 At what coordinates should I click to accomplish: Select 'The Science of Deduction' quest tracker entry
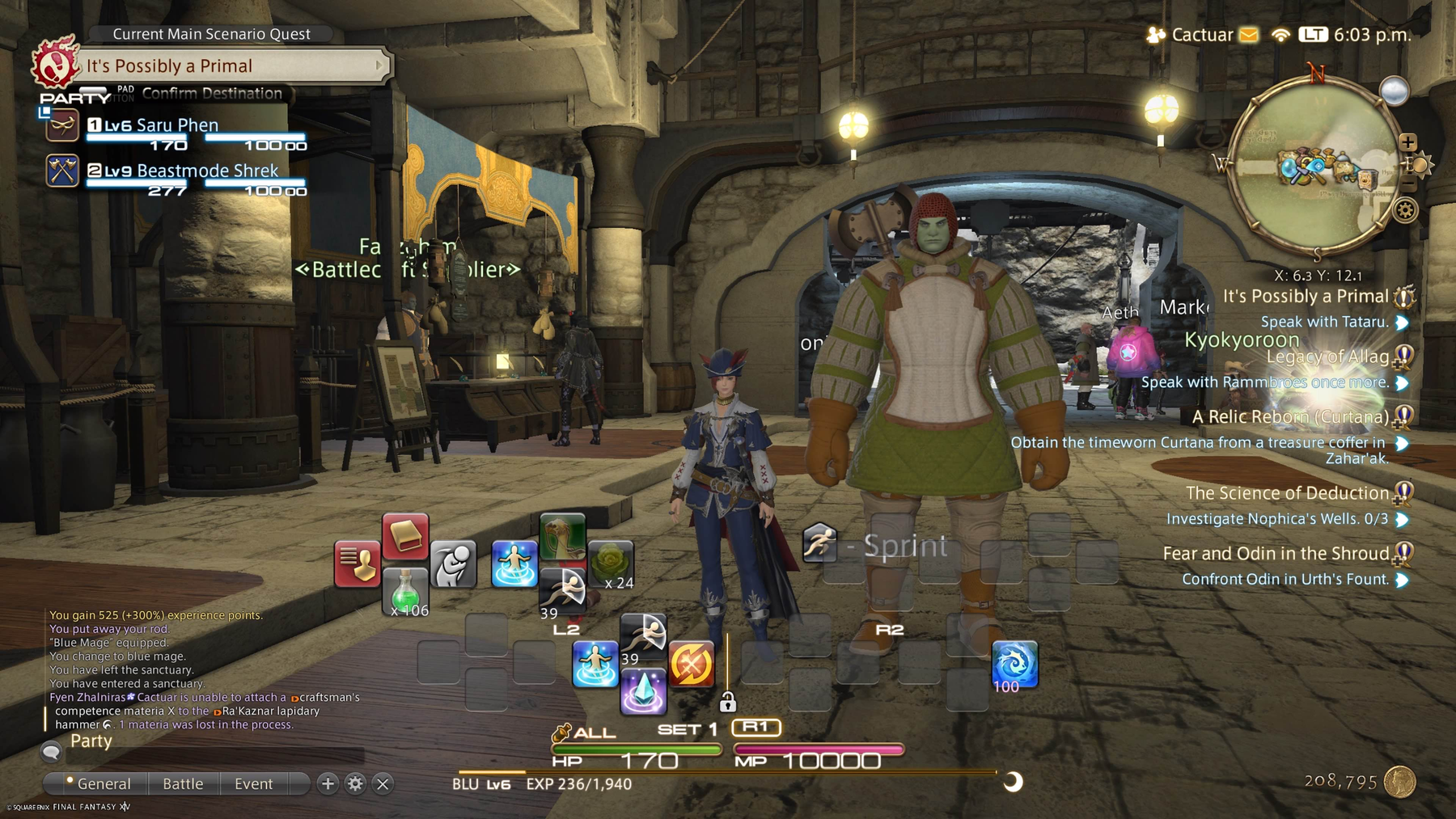tap(1286, 493)
